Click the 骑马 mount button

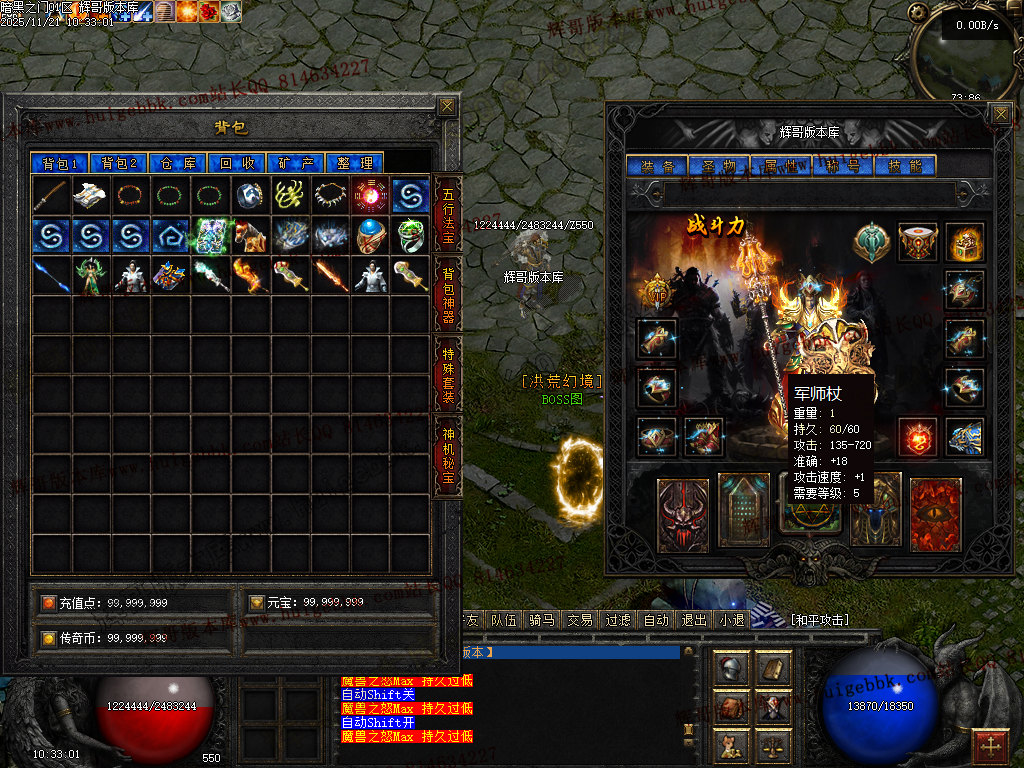point(541,620)
